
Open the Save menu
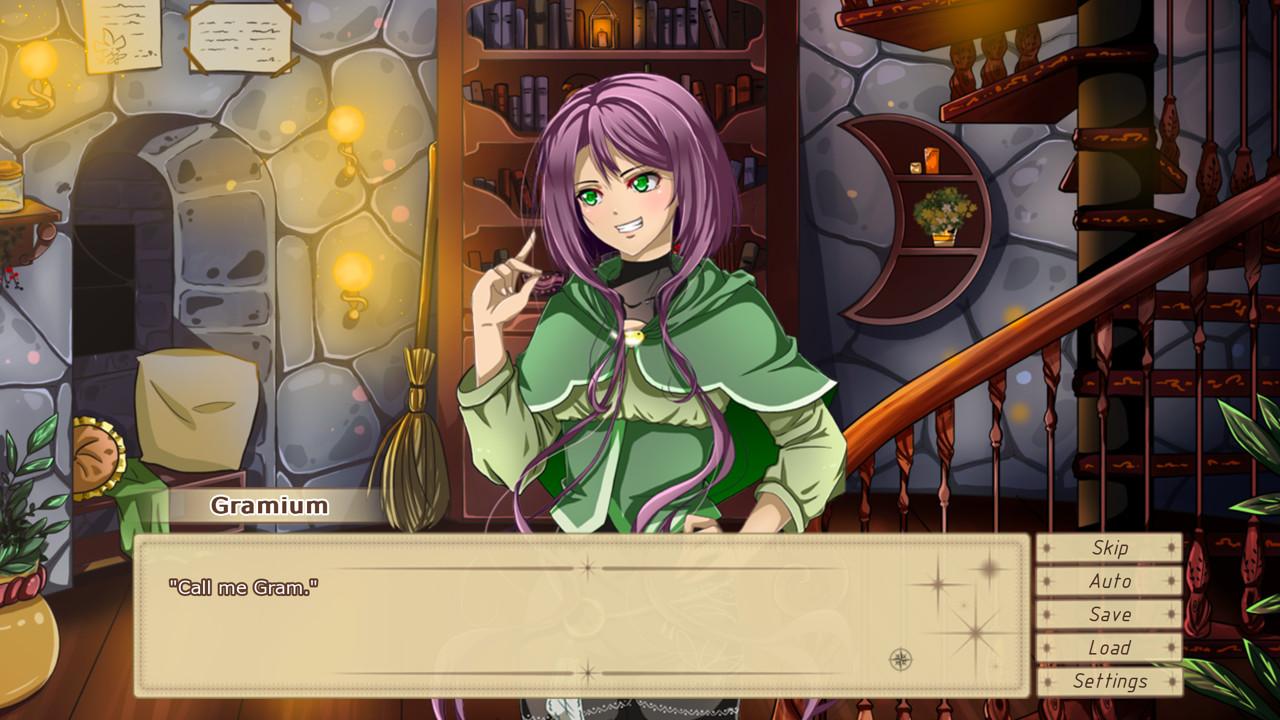1109,615
